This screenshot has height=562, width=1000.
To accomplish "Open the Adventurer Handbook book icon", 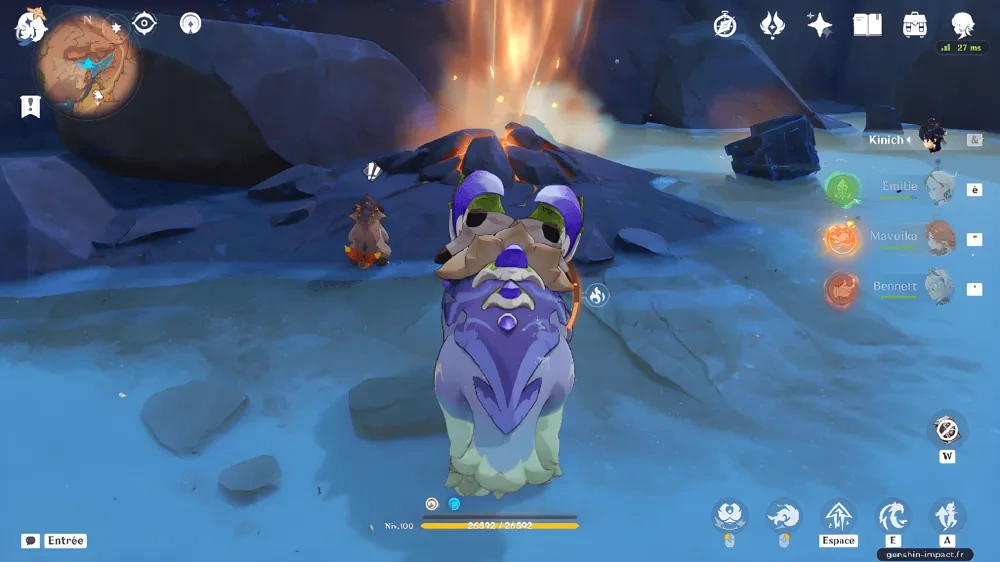I will pyautogui.click(x=867, y=25).
